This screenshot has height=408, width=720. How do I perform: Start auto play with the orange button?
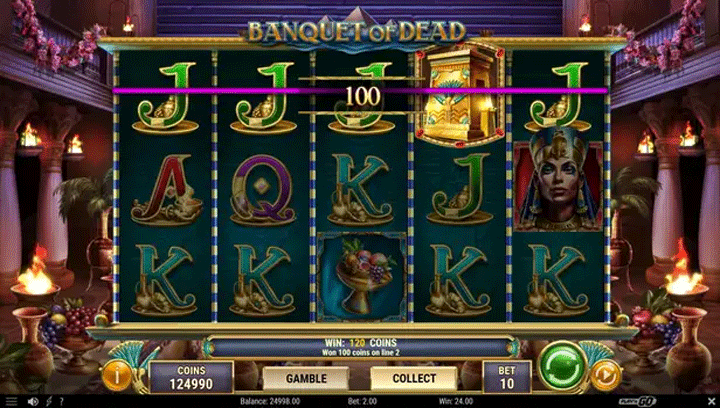click(x=605, y=374)
